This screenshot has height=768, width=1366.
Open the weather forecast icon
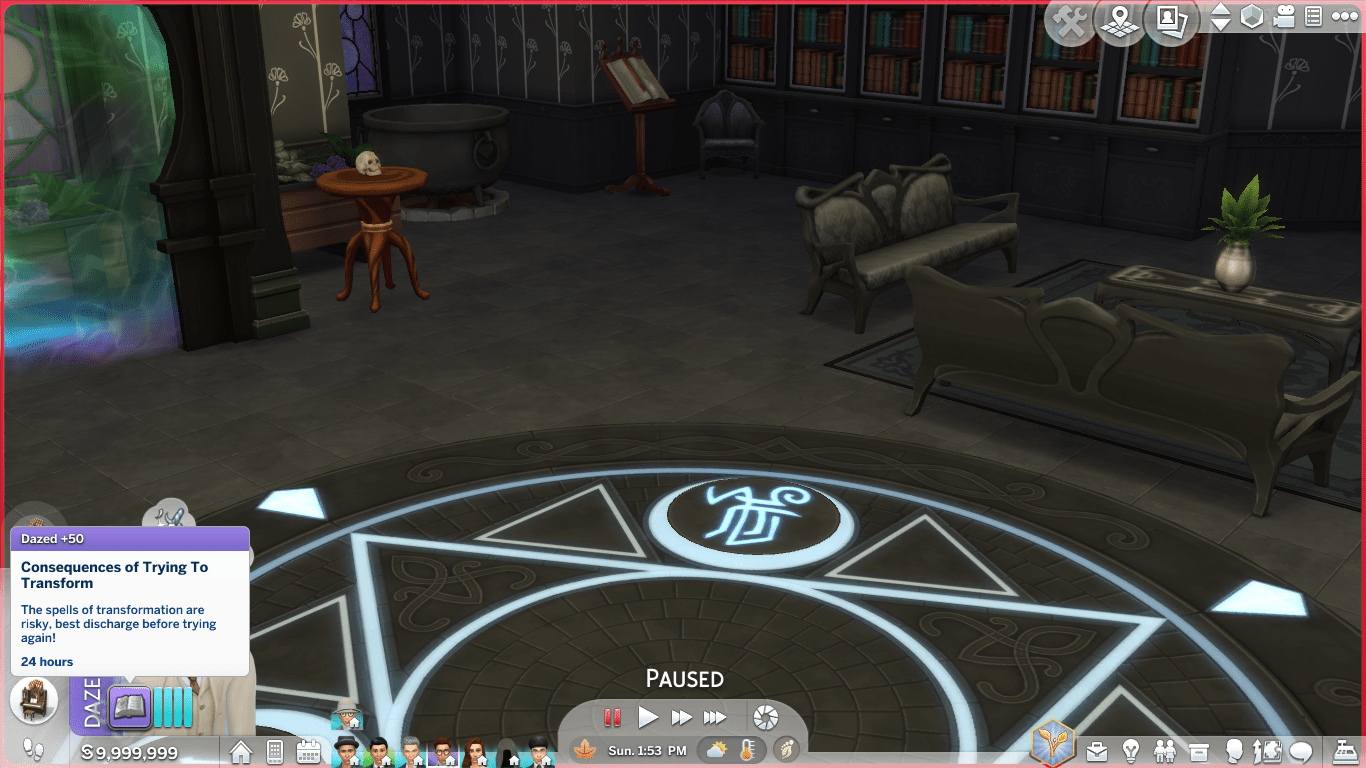coord(717,750)
